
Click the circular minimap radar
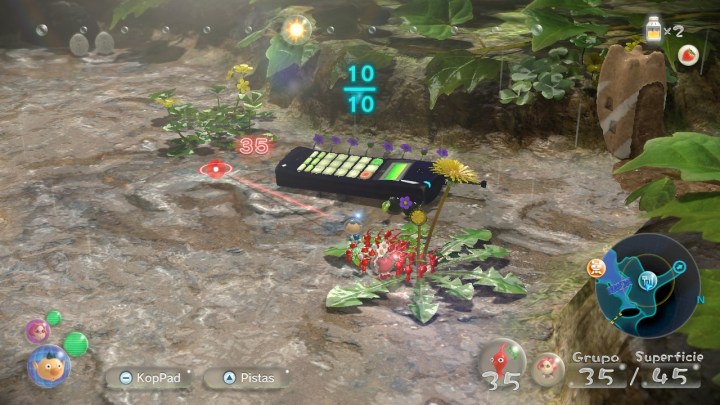(x=646, y=285)
